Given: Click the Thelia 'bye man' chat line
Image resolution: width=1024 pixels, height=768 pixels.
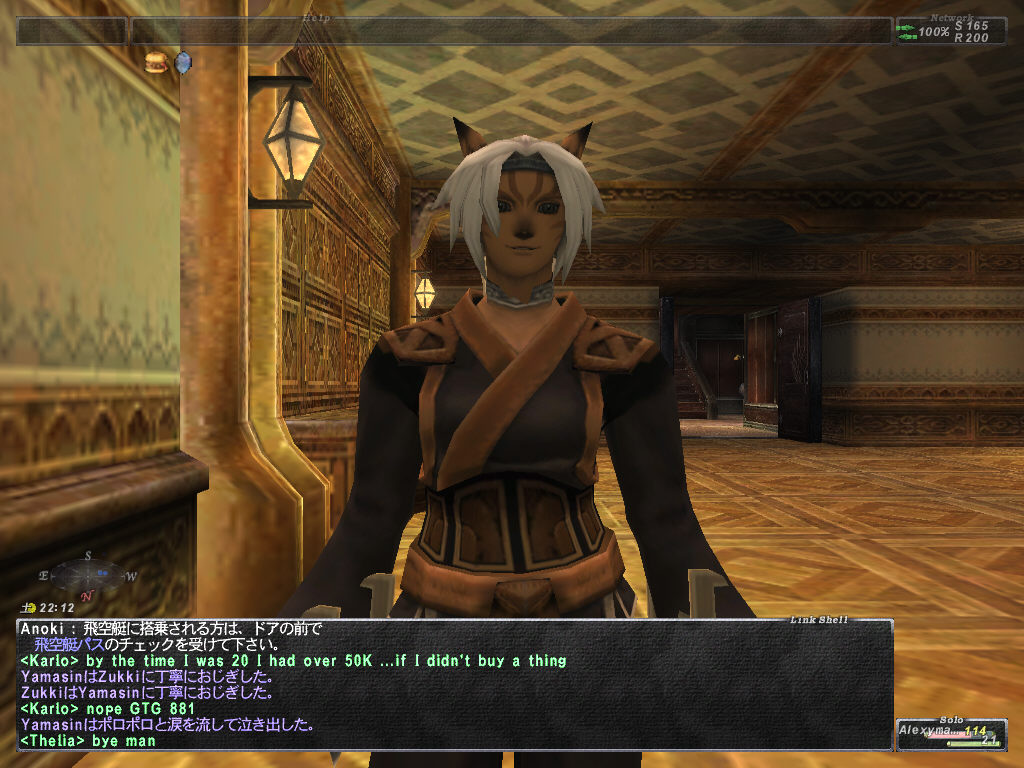Looking at the screenshot, I should pos(88,741).
